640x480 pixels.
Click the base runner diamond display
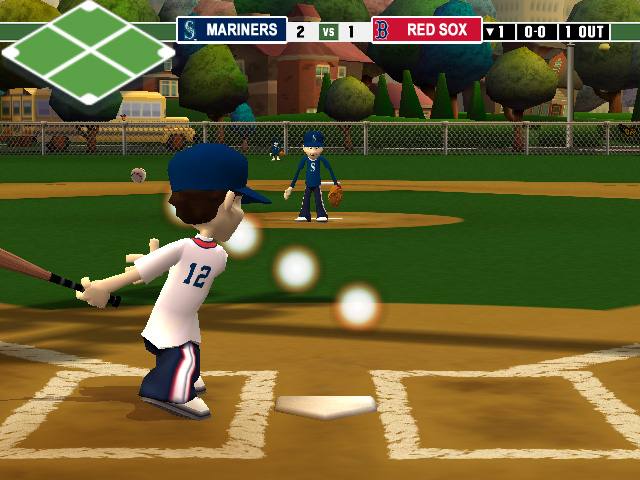pos(88,52)
